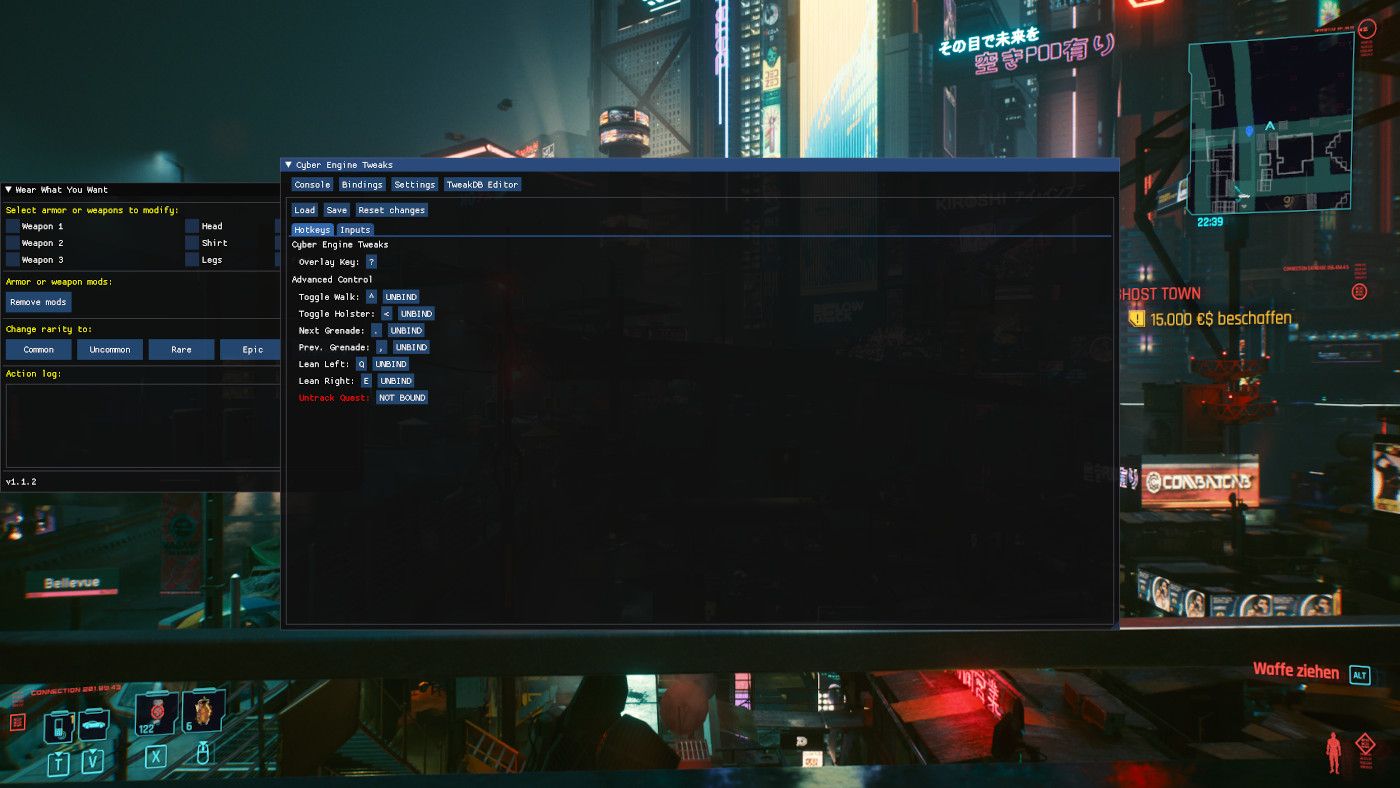
Task: Collapse the Wear What You Want panel
Action: click(9, 190)
